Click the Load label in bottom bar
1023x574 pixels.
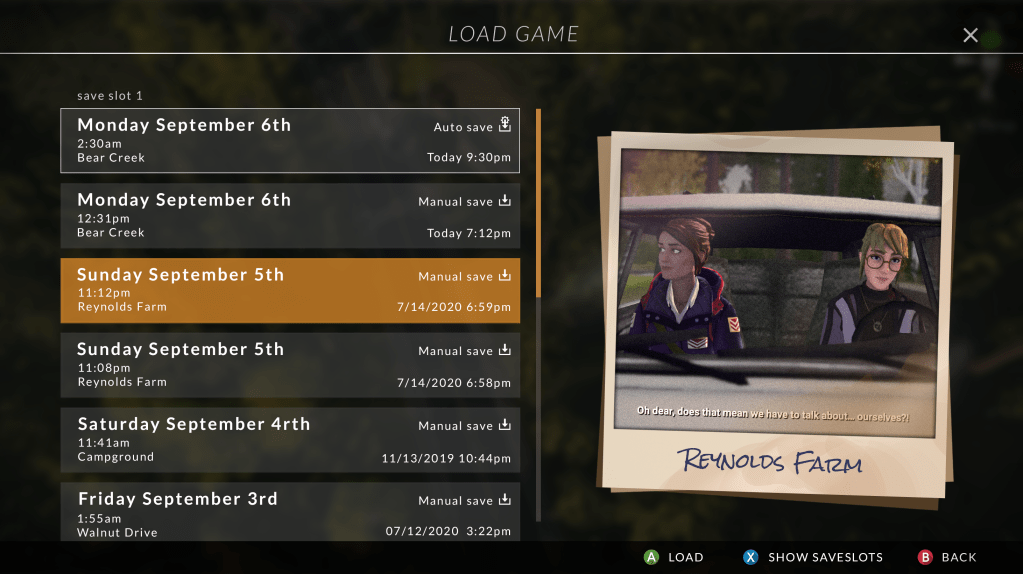click(685, 557)
